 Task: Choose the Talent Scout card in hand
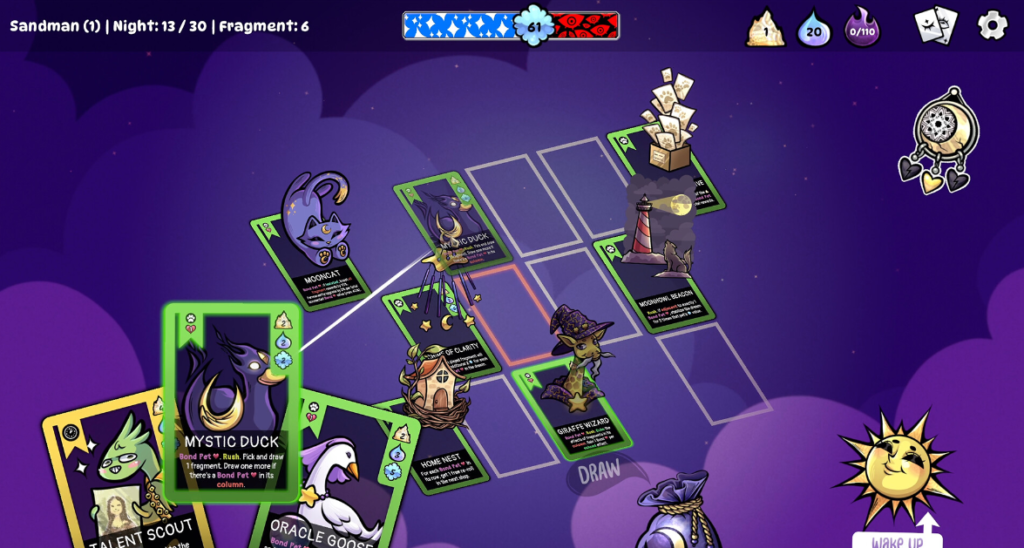tap(110, 480)
